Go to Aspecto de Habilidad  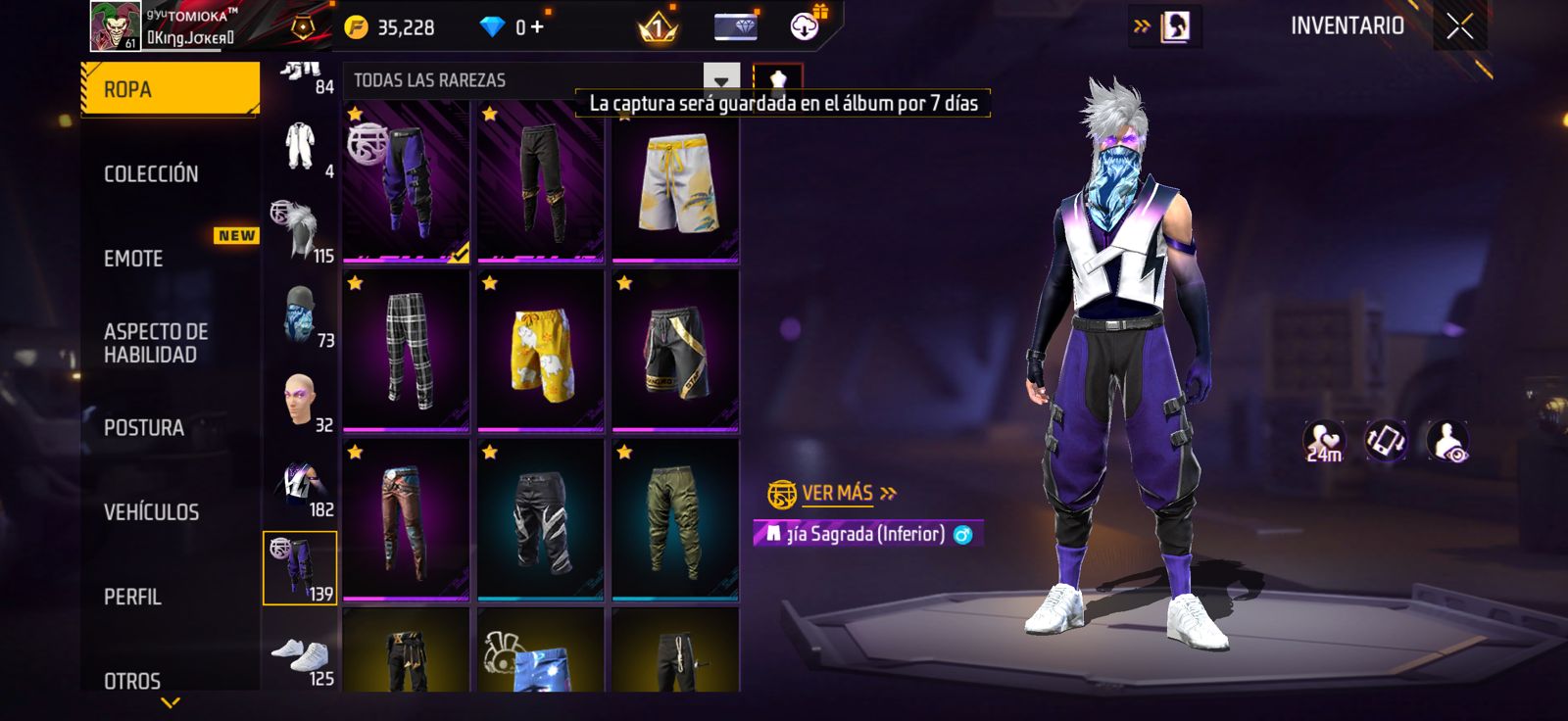click(156, 343)
